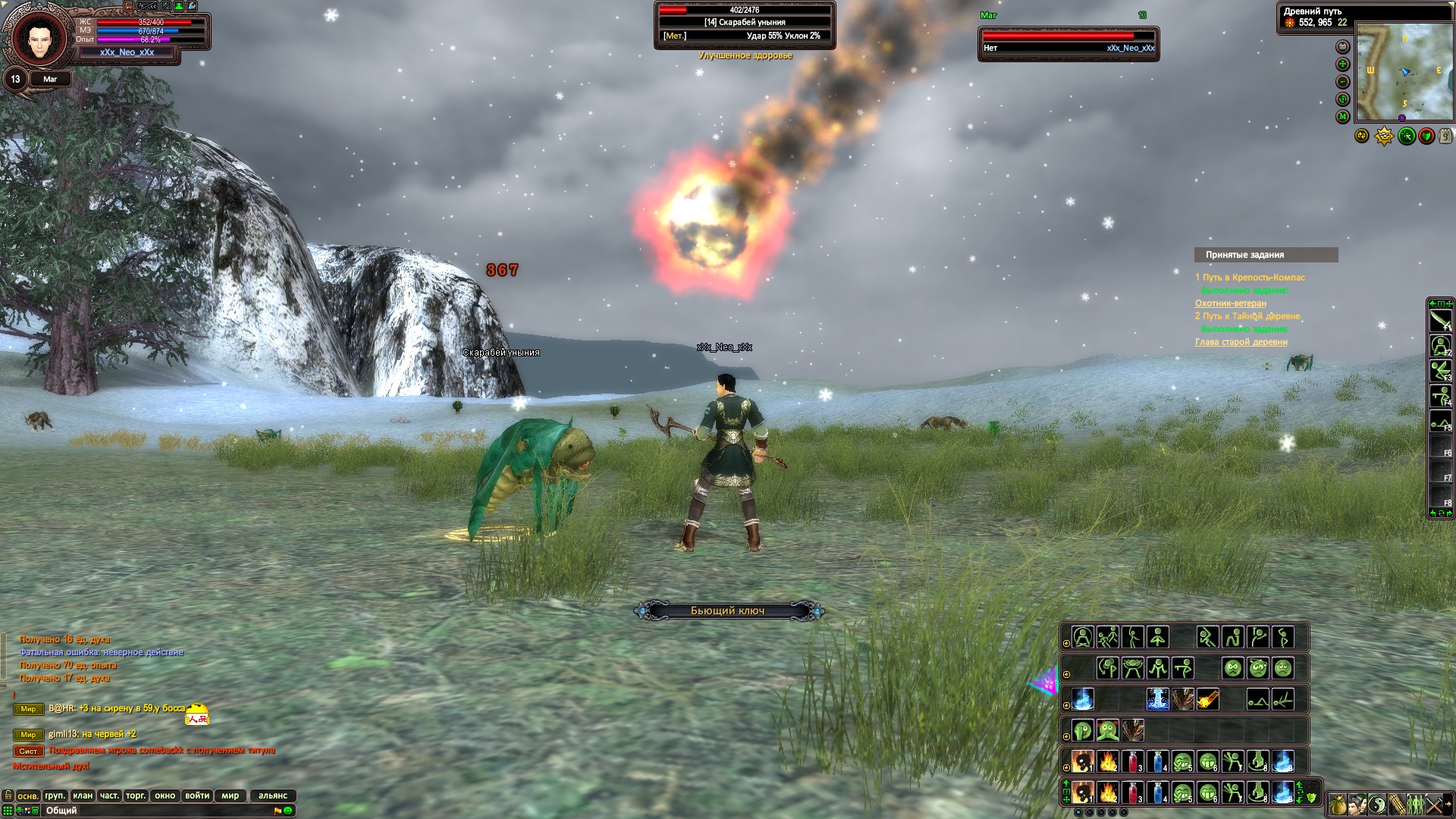Activate the meditation sitting pose icon

coord(1083,638)
